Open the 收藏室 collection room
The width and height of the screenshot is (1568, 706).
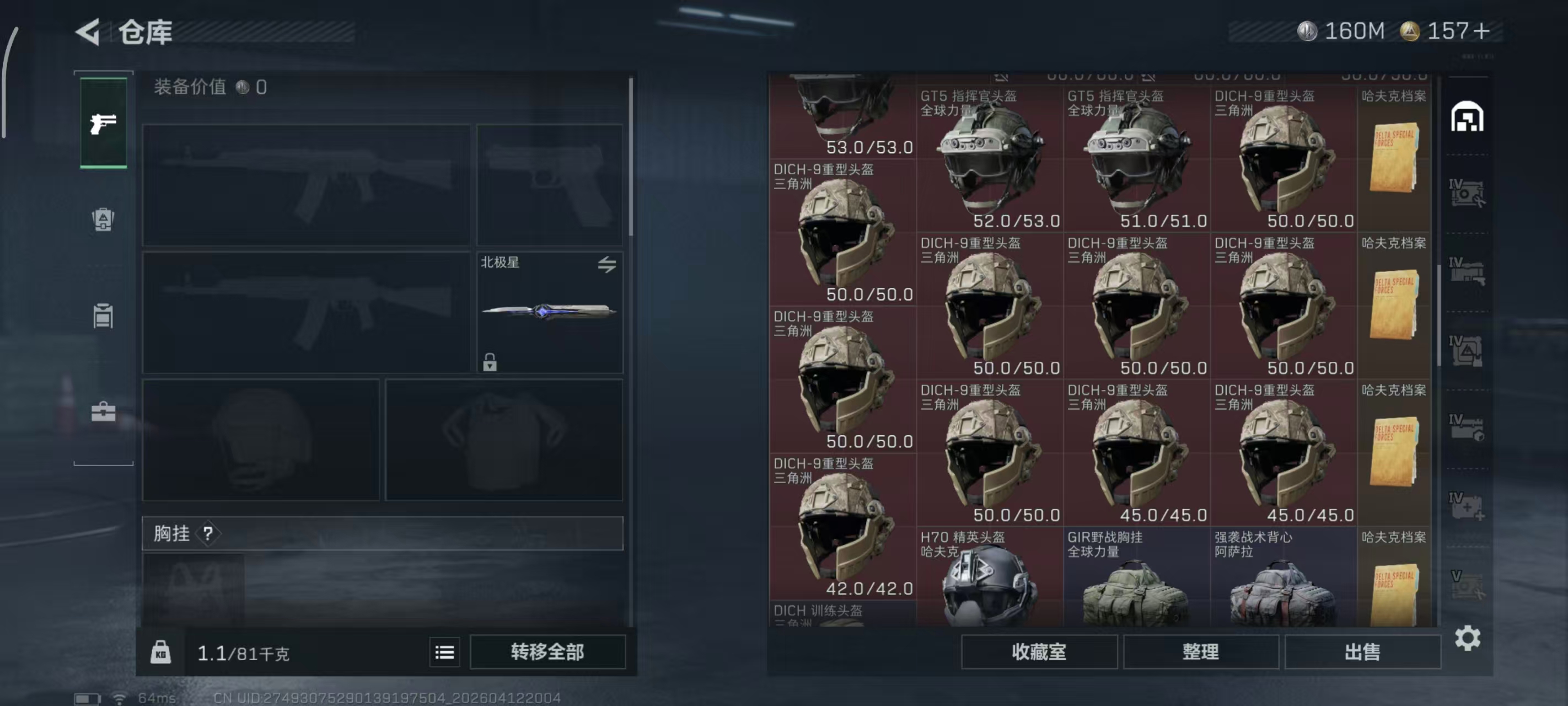tap(1038, 652)
